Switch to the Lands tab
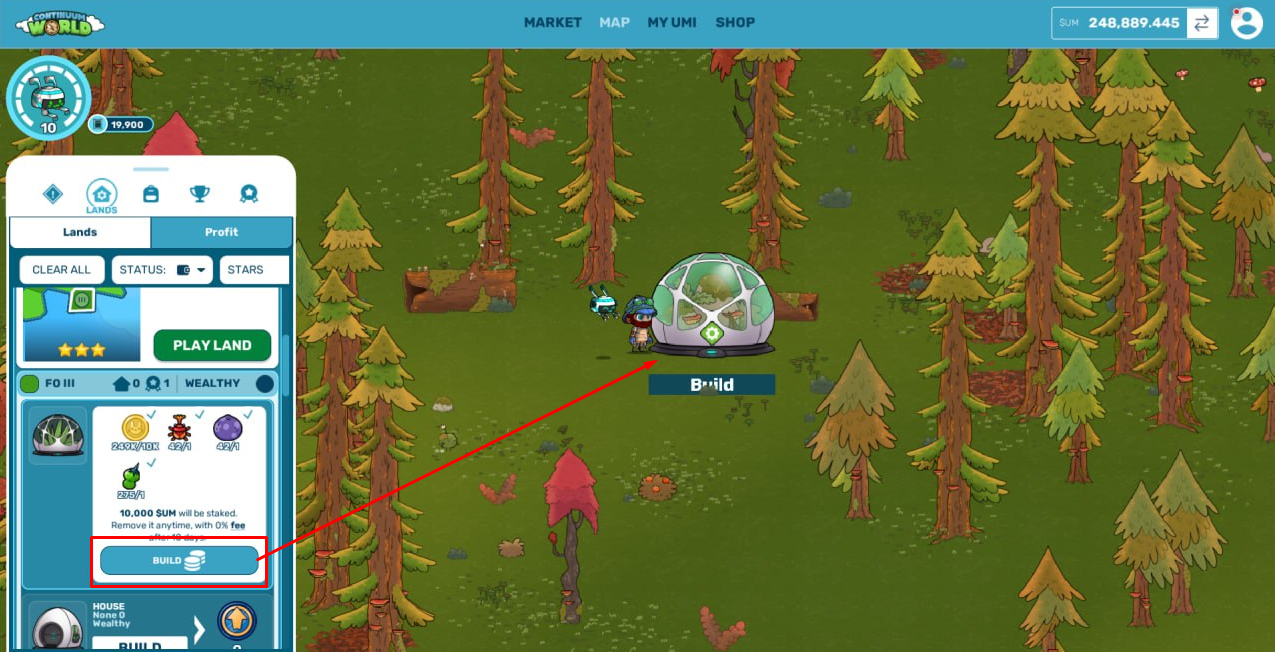The height and width of the screenshot is (652, 1275). pos(80,232)
